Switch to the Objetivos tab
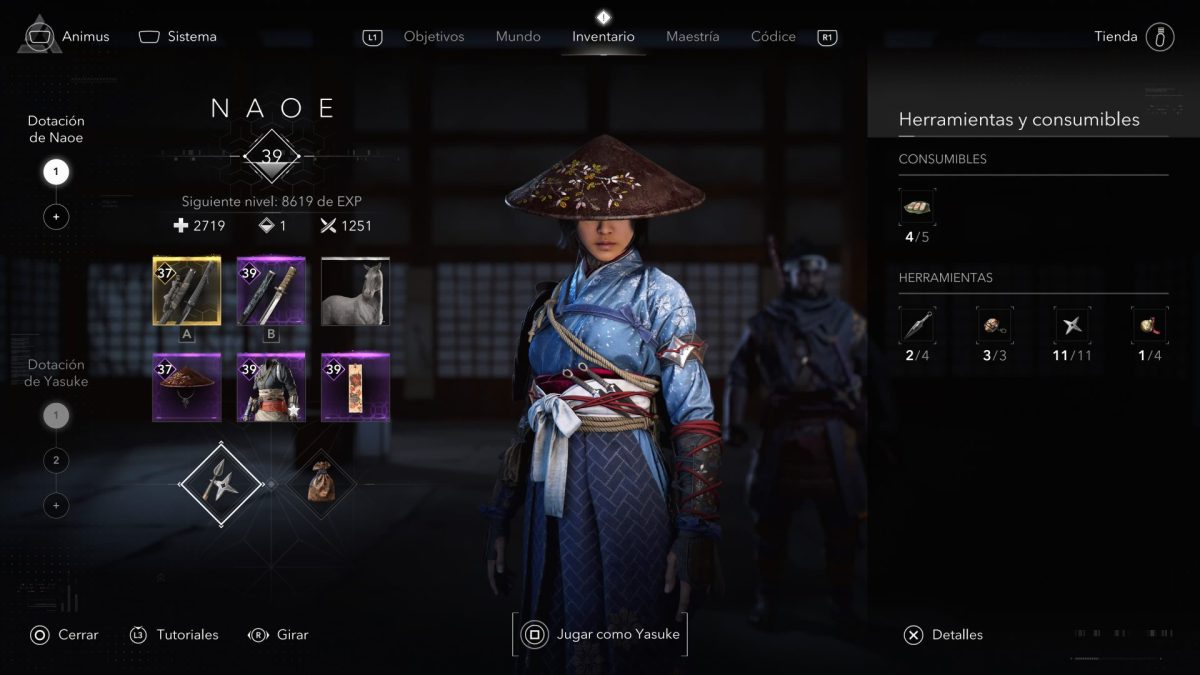The image size is (1200, 675). 433,37
